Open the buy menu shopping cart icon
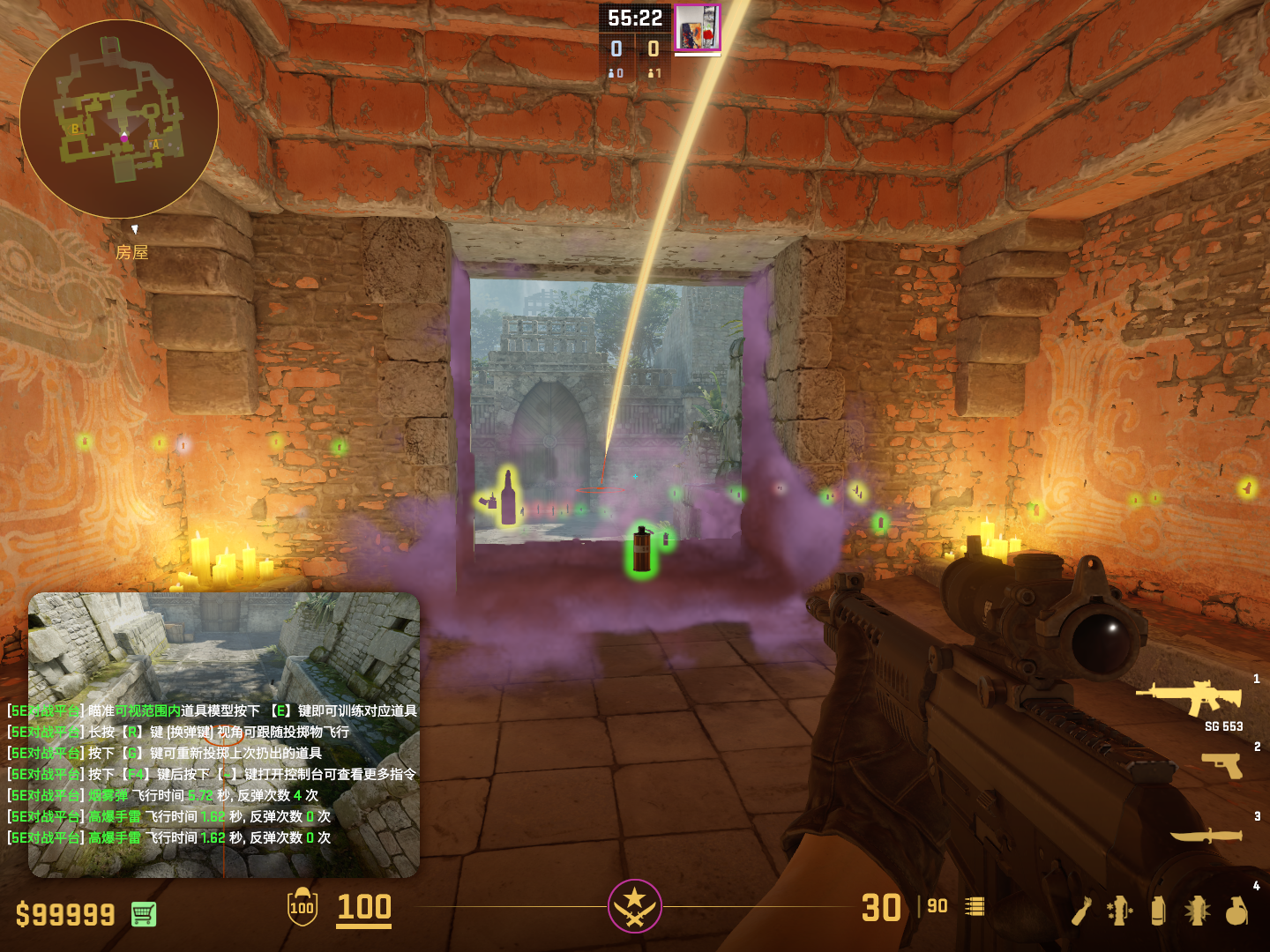This screenshot has height=952, width=1270. click(x=144, y=914)
